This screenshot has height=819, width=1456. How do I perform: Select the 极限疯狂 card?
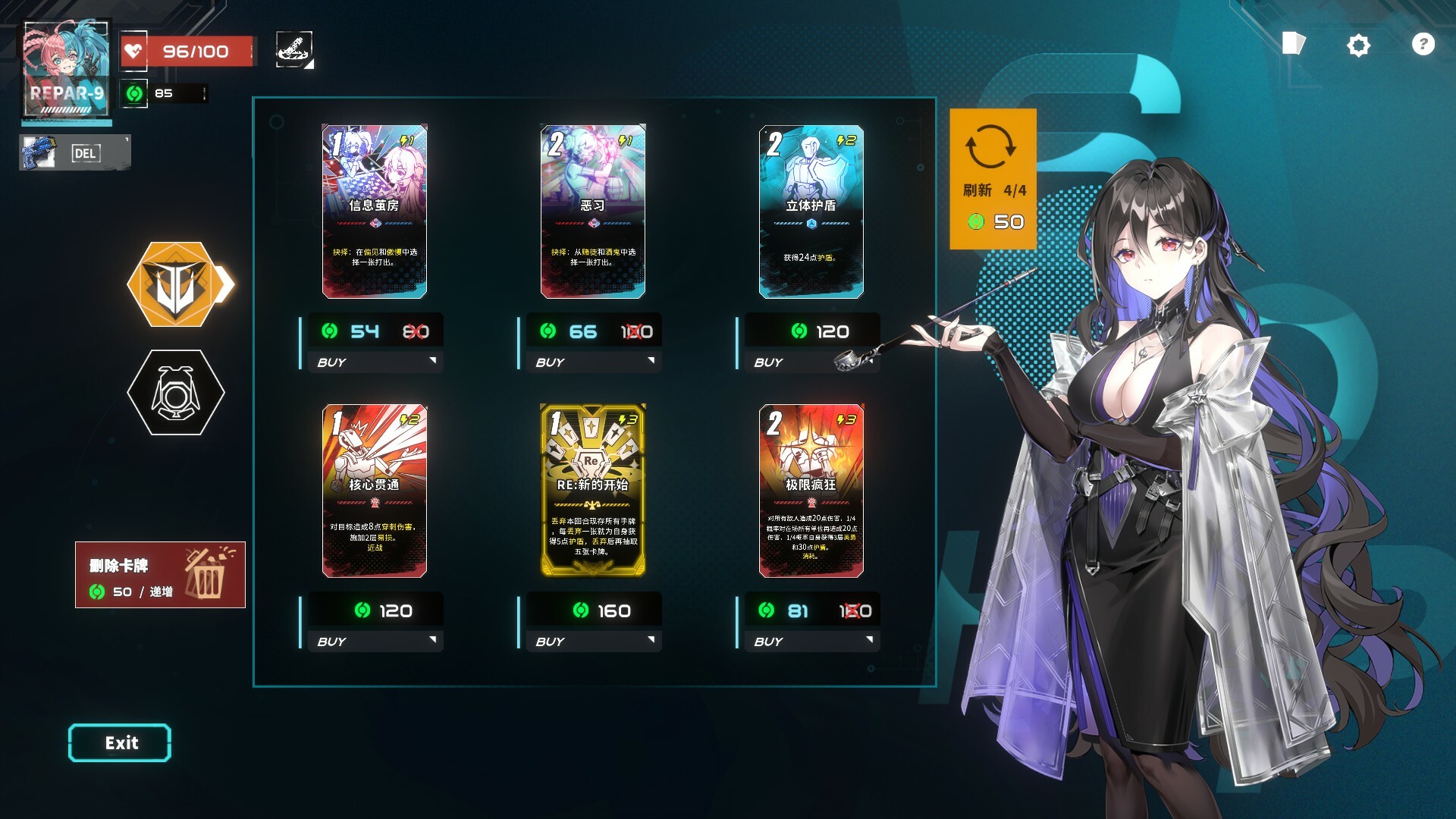click(811, 490)
